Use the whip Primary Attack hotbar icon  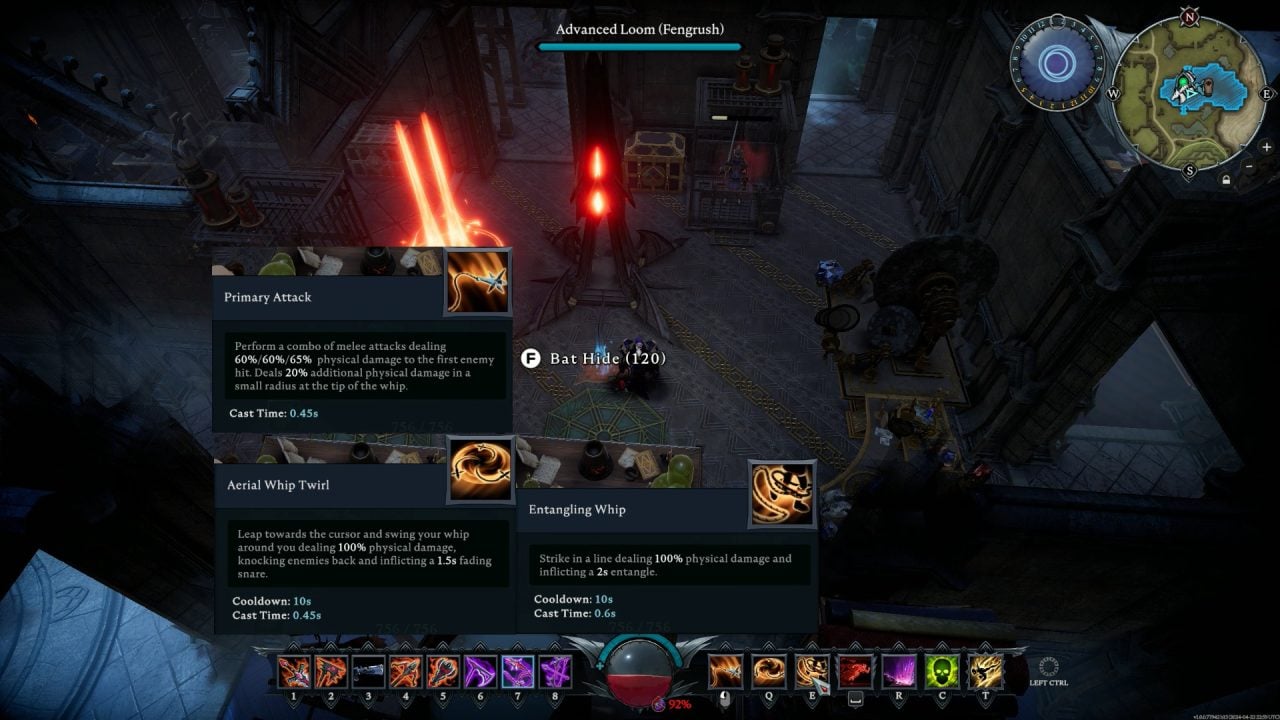tap(726, 671)
